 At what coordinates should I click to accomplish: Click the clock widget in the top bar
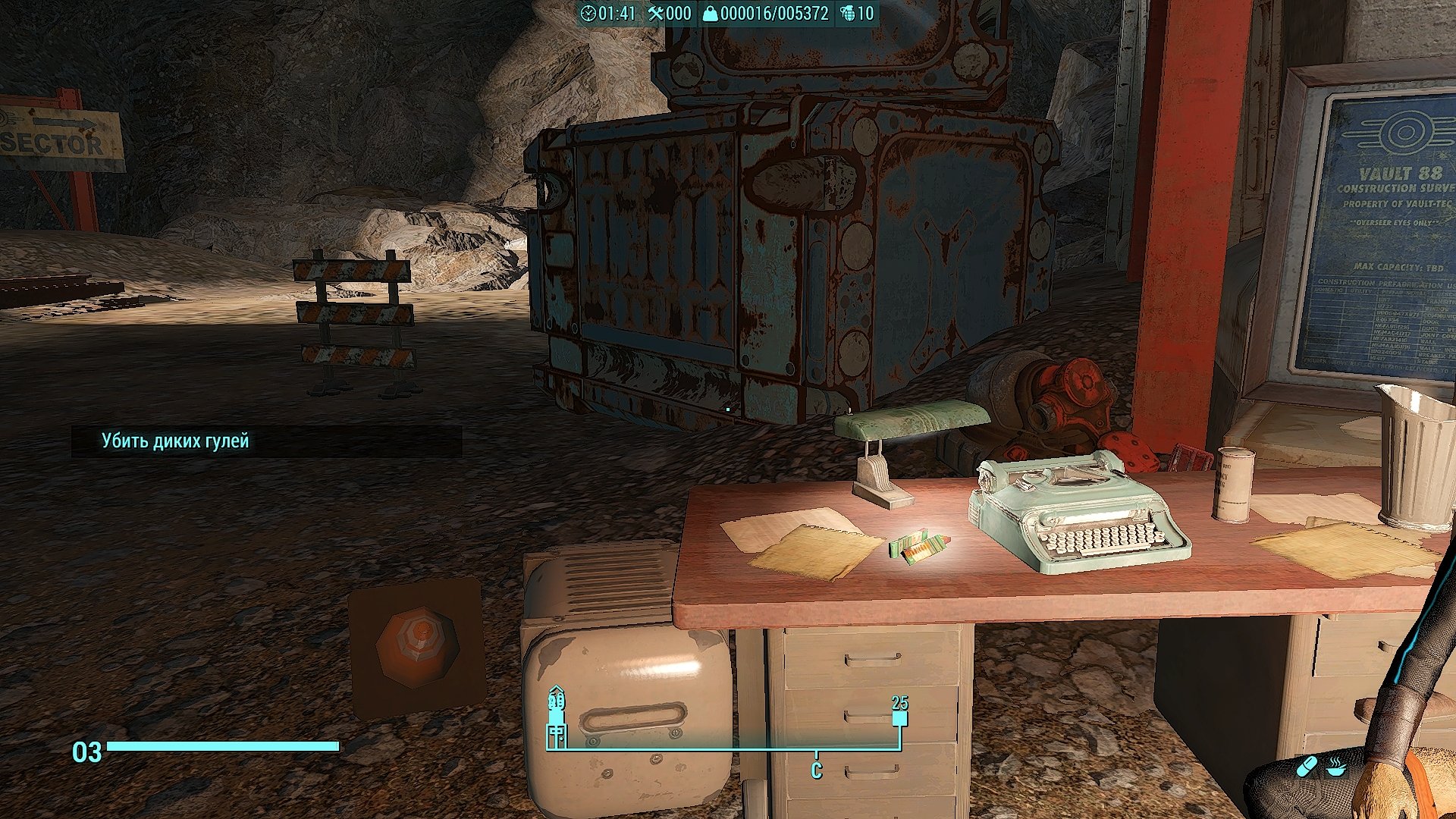coord(607,13)
